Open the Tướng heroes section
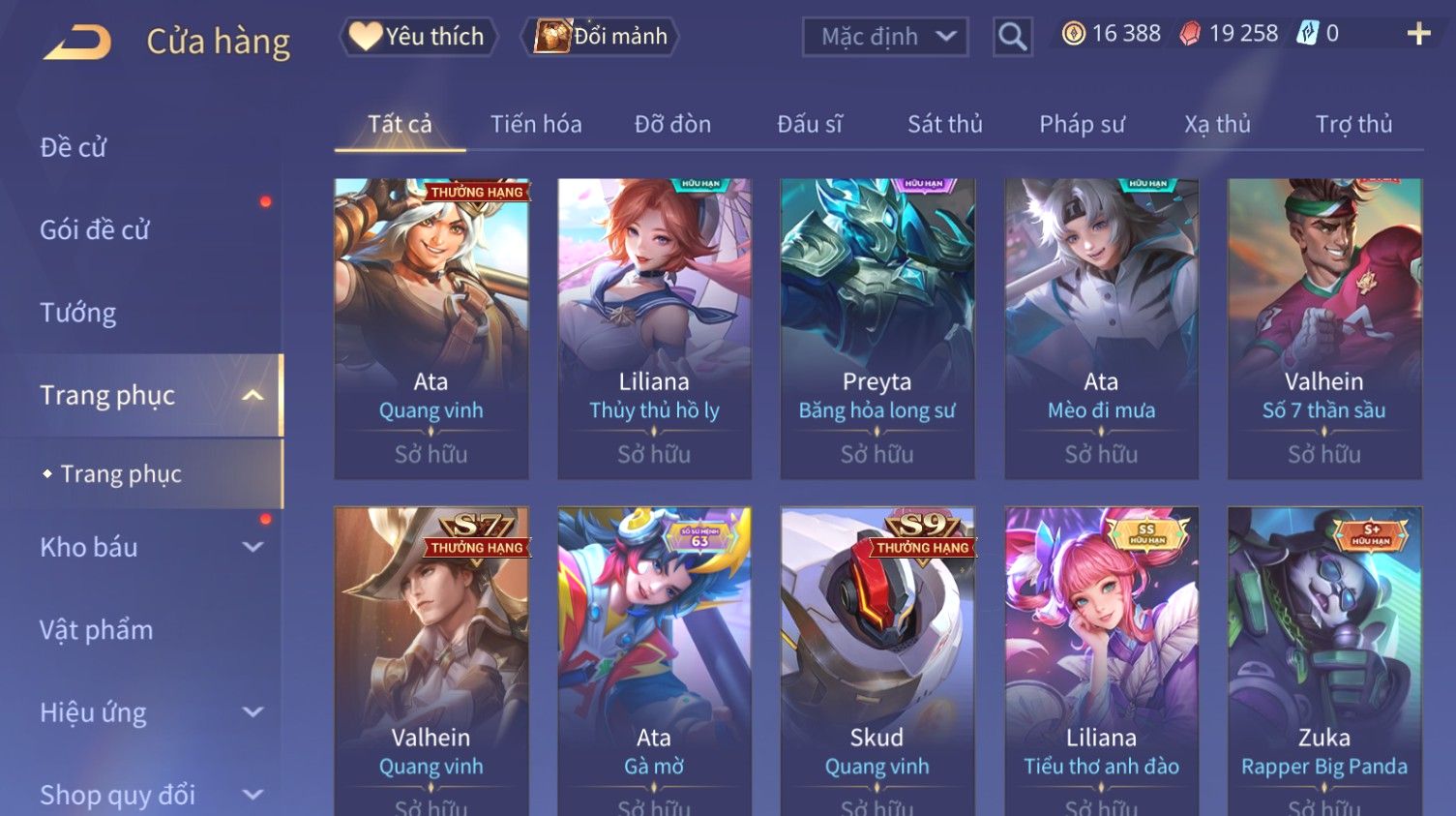1456x816 pixels. (x=78, y=313)
